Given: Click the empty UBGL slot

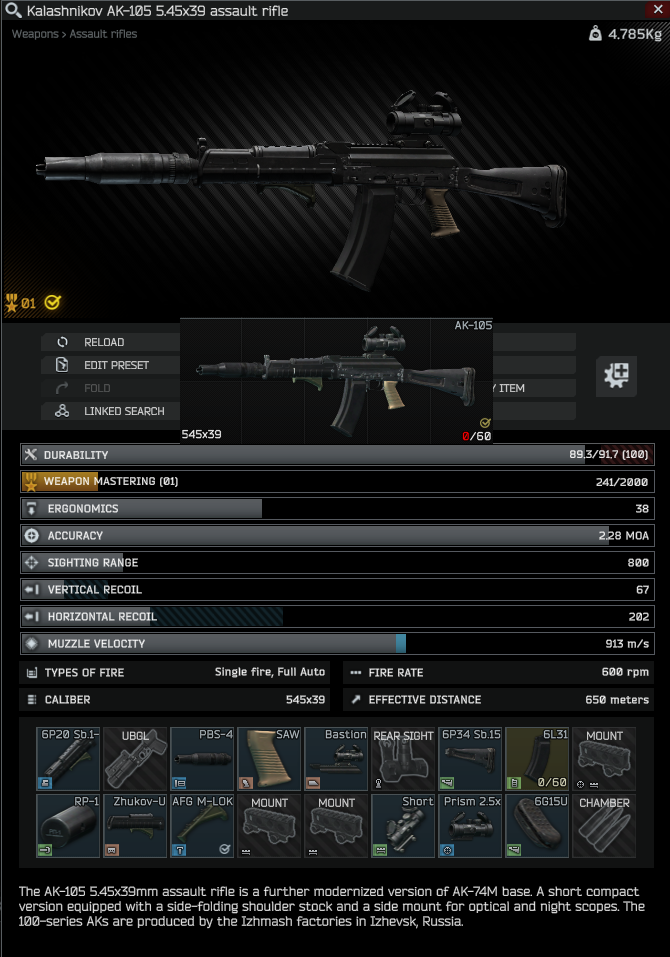Looking at the screenshot, I should pos(135,759).
